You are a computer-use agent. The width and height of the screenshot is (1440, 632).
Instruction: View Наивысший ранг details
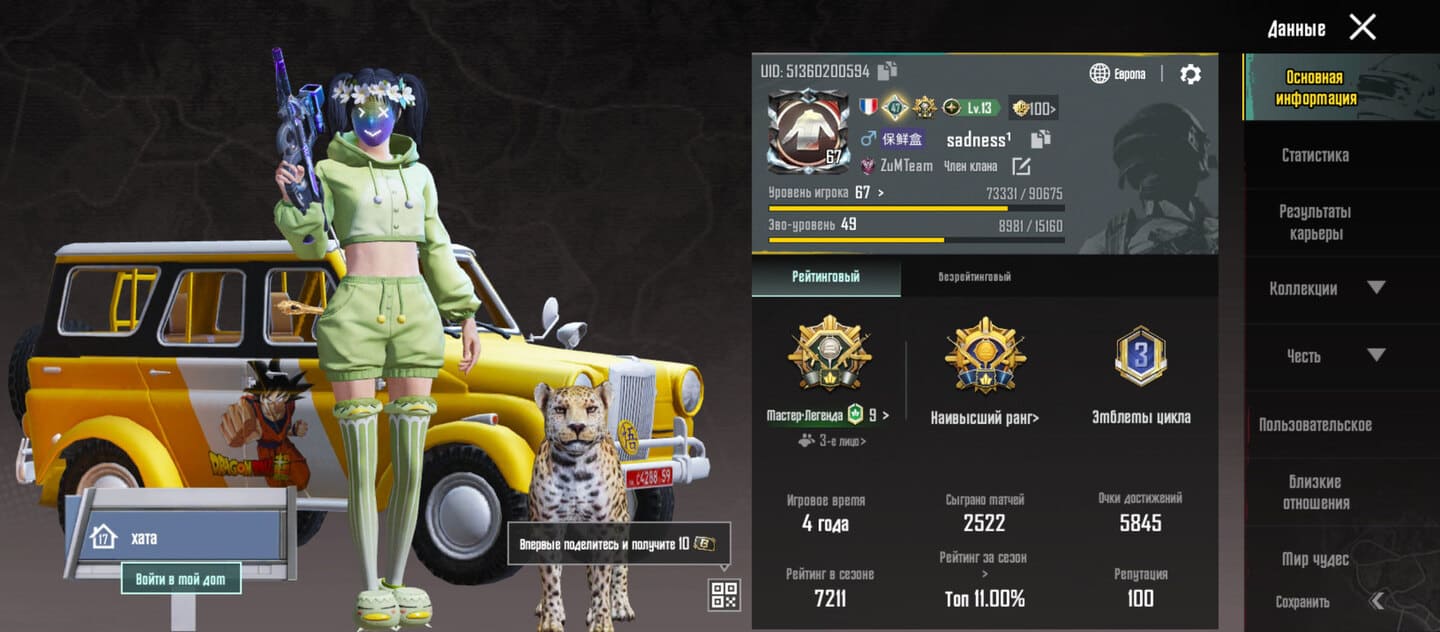(985, 417)
